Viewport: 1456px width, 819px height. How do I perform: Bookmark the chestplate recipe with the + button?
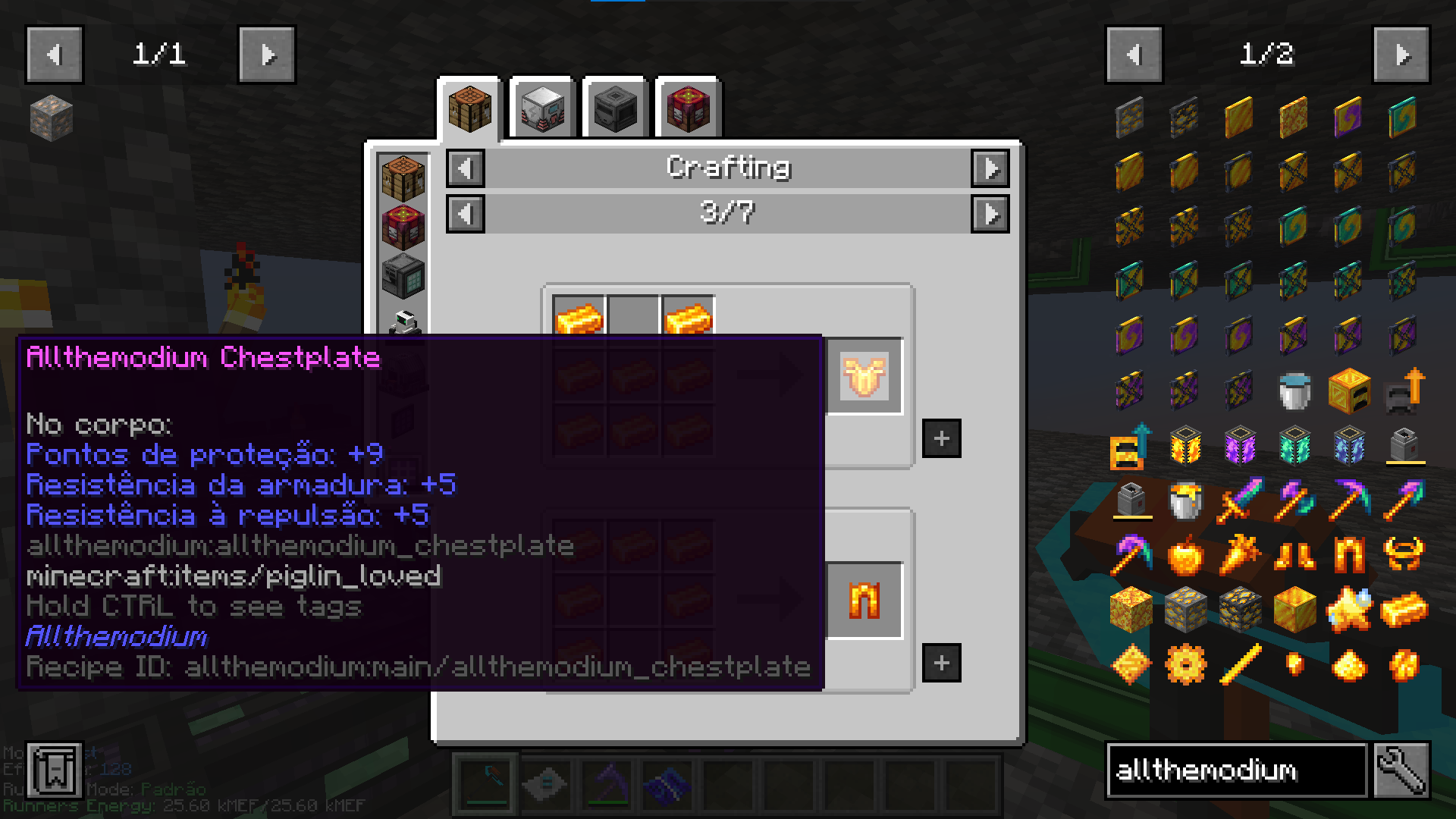(940, 437)
